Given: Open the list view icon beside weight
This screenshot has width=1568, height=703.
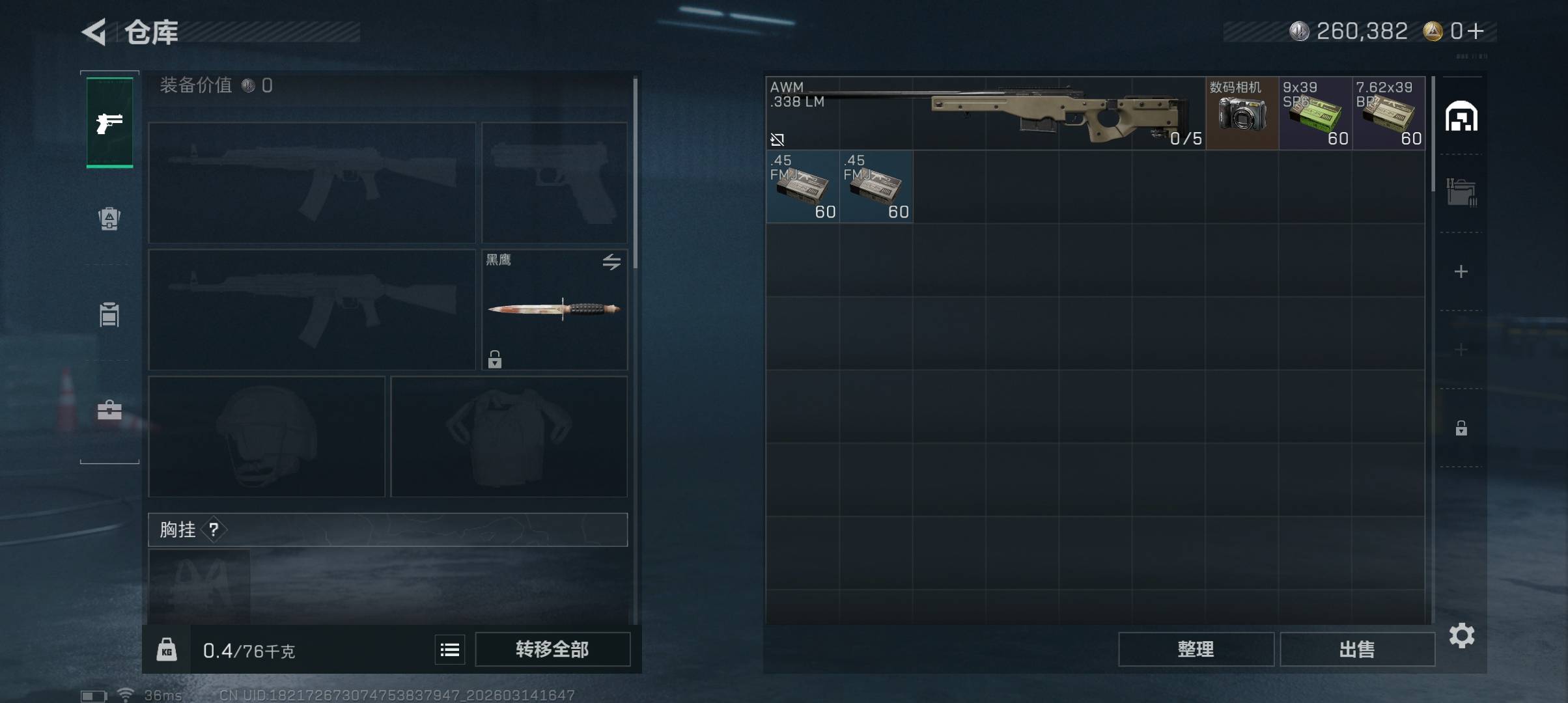Looking at the screenshot, I should (x=450, y=650).
